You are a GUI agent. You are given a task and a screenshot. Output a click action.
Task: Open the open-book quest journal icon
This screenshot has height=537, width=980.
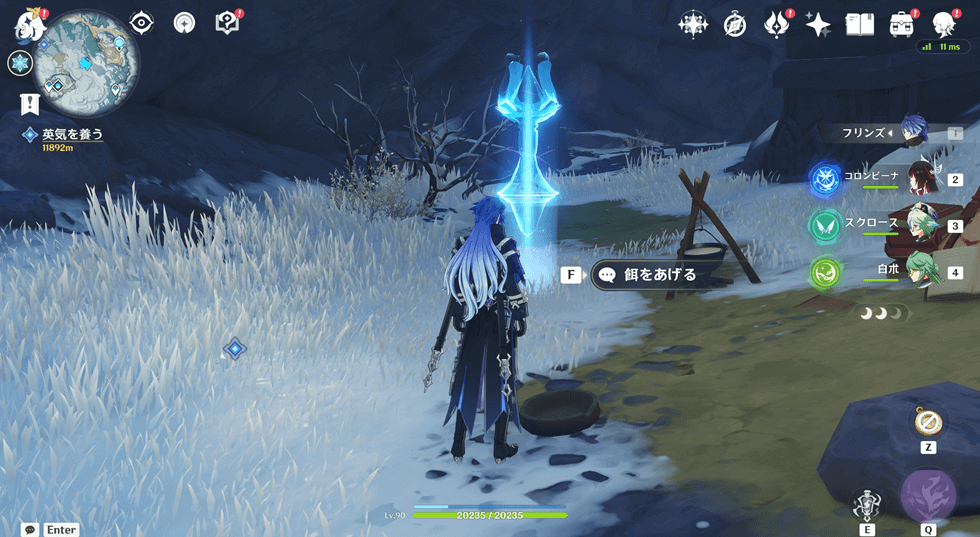[860, 25]
